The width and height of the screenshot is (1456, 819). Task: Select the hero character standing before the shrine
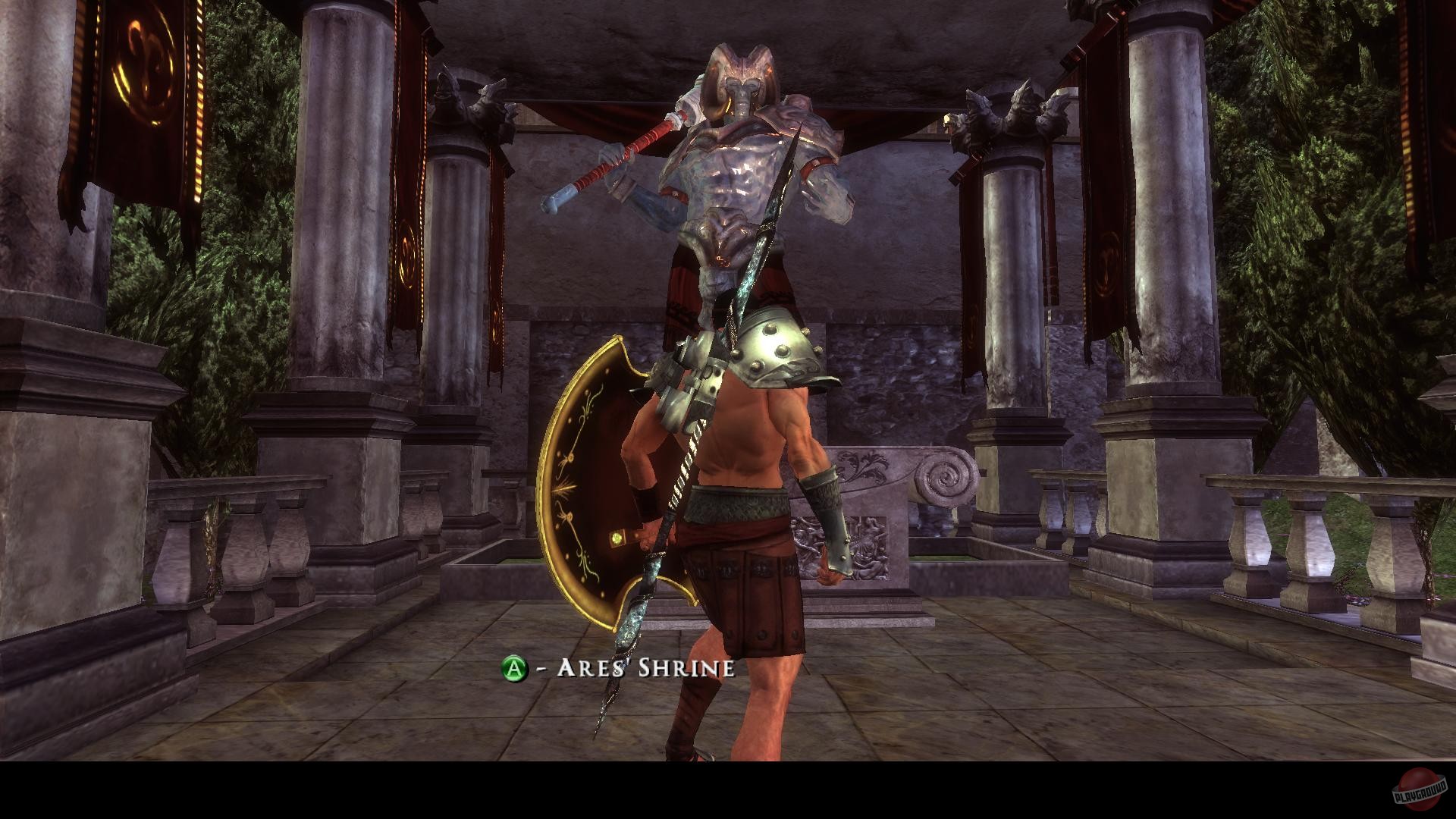pos(743,493)
